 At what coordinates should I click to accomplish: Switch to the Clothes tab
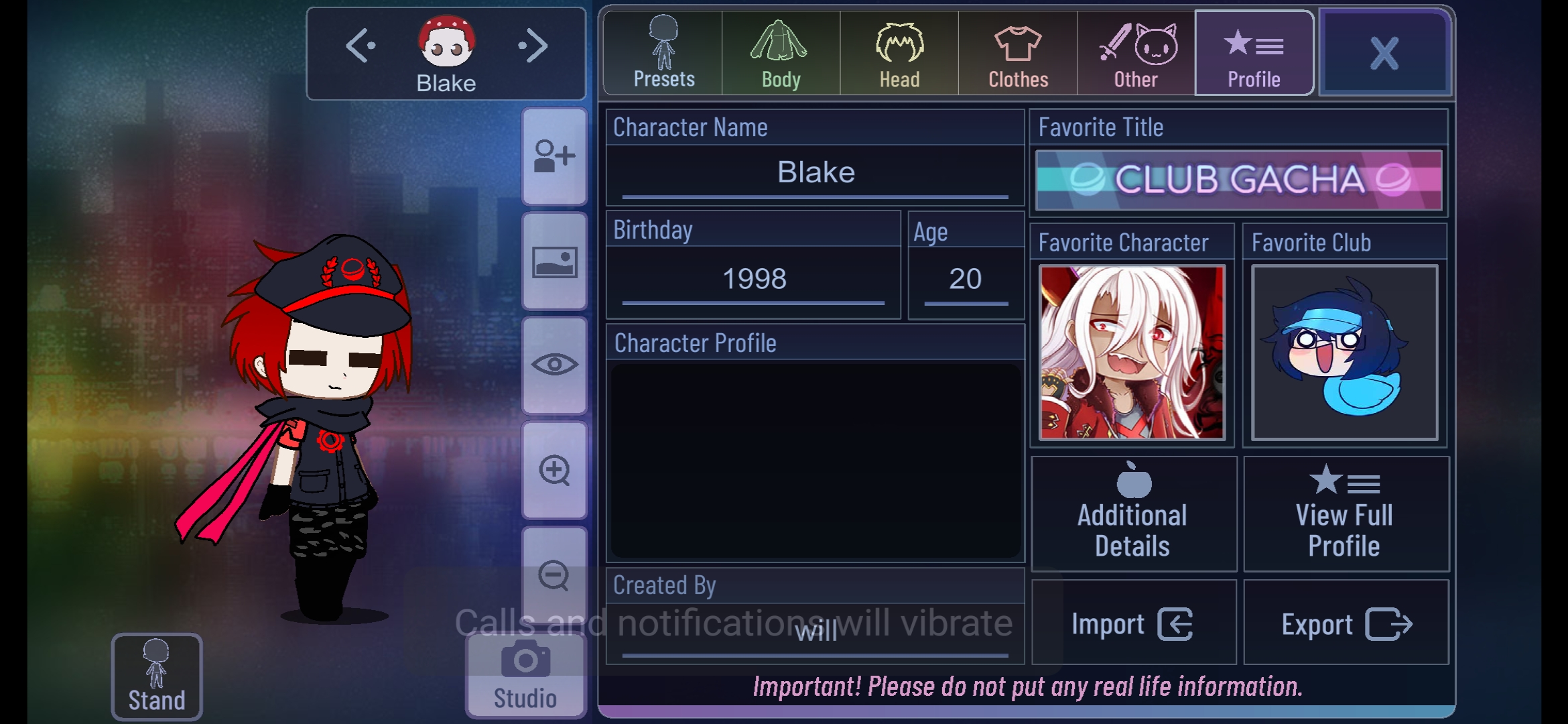pyautogui.click(x=1017, y=50)
